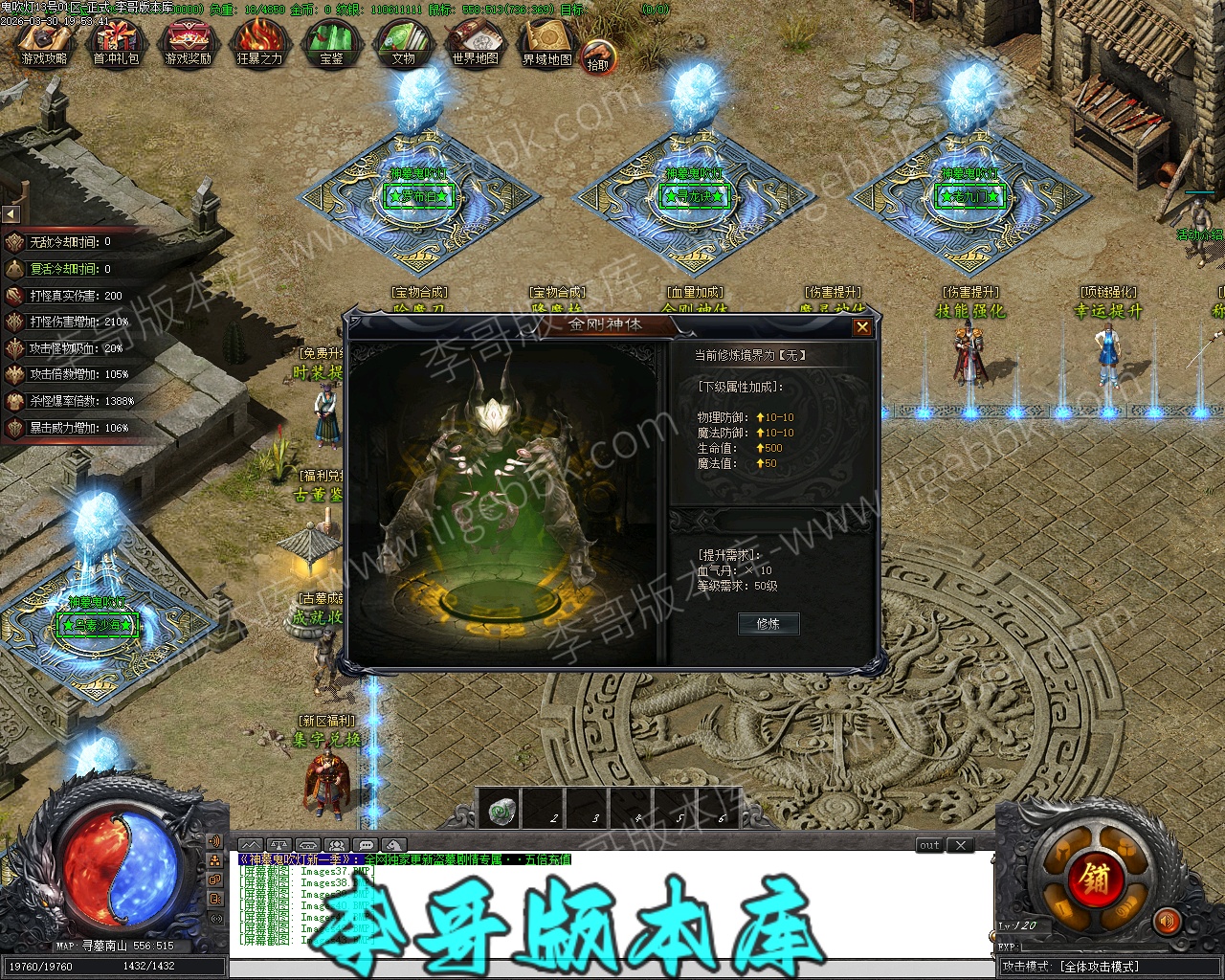Viewport: 1225px width, 980px height.
Task: Open the 宝鉴 menu
Action: click(331, 44)
